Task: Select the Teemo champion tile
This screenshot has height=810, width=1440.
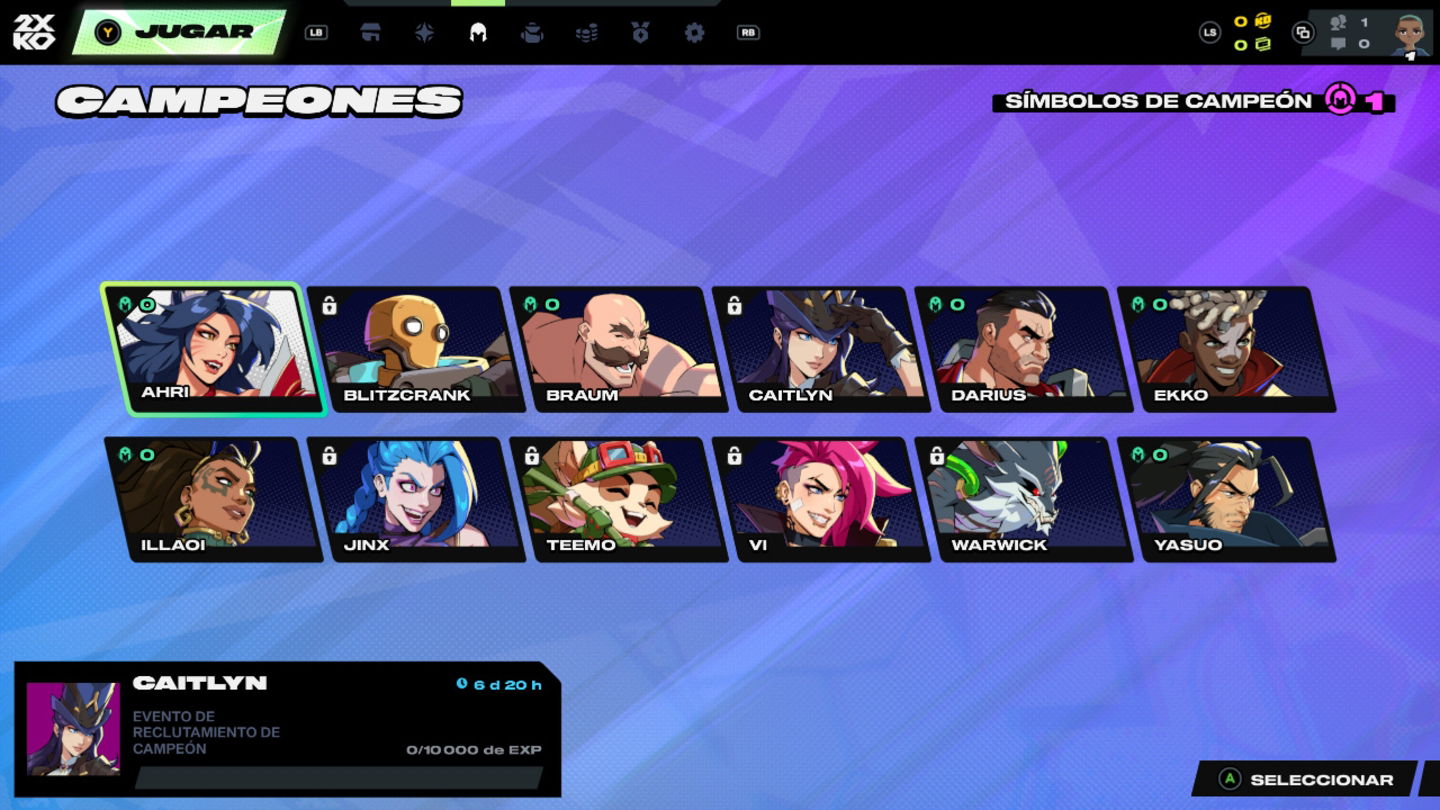Action: click(619, 498)
